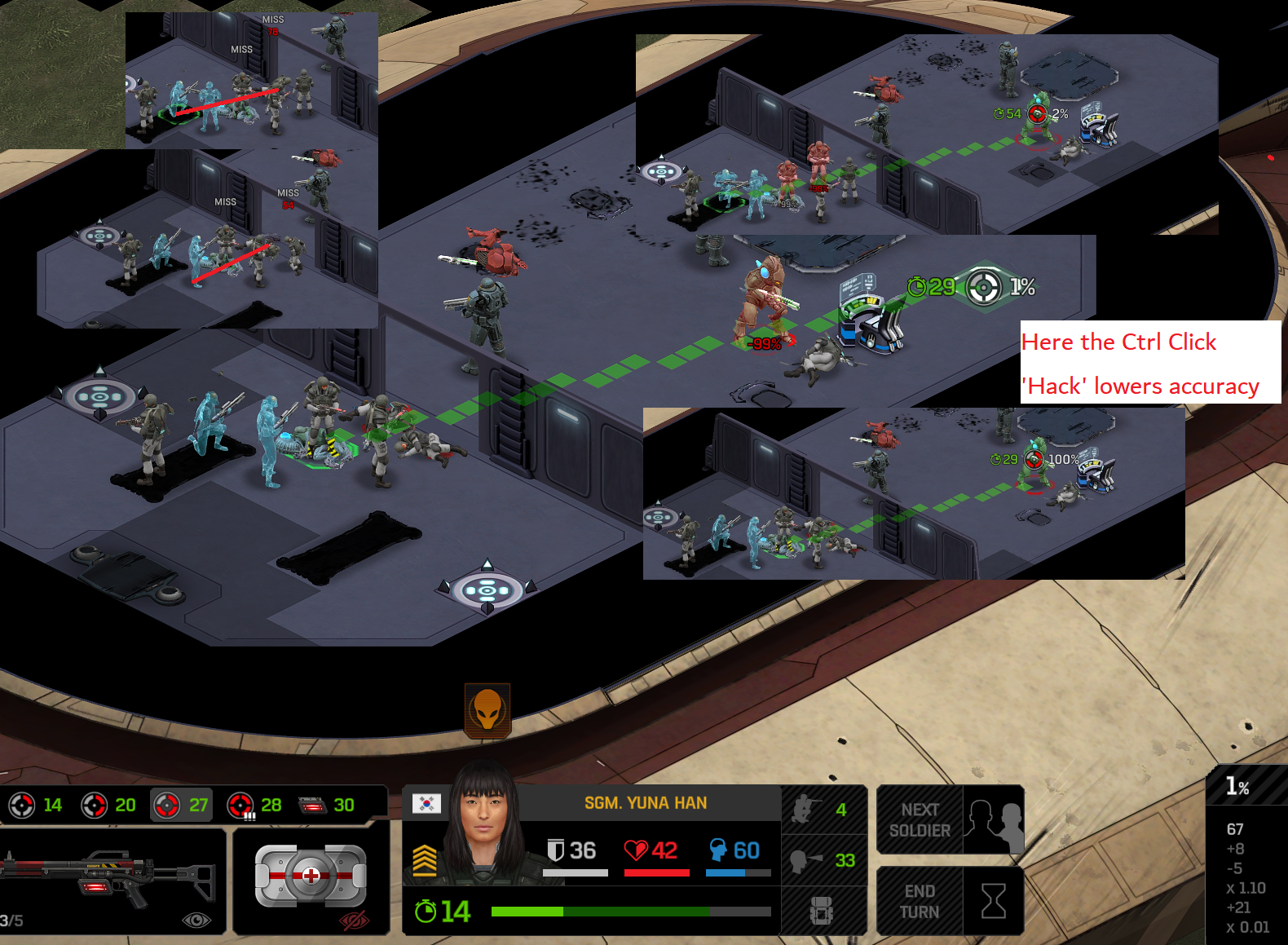Click the kneeling soldier crouch button
This screenshot has height=945, width=1288.
(822, 810)
